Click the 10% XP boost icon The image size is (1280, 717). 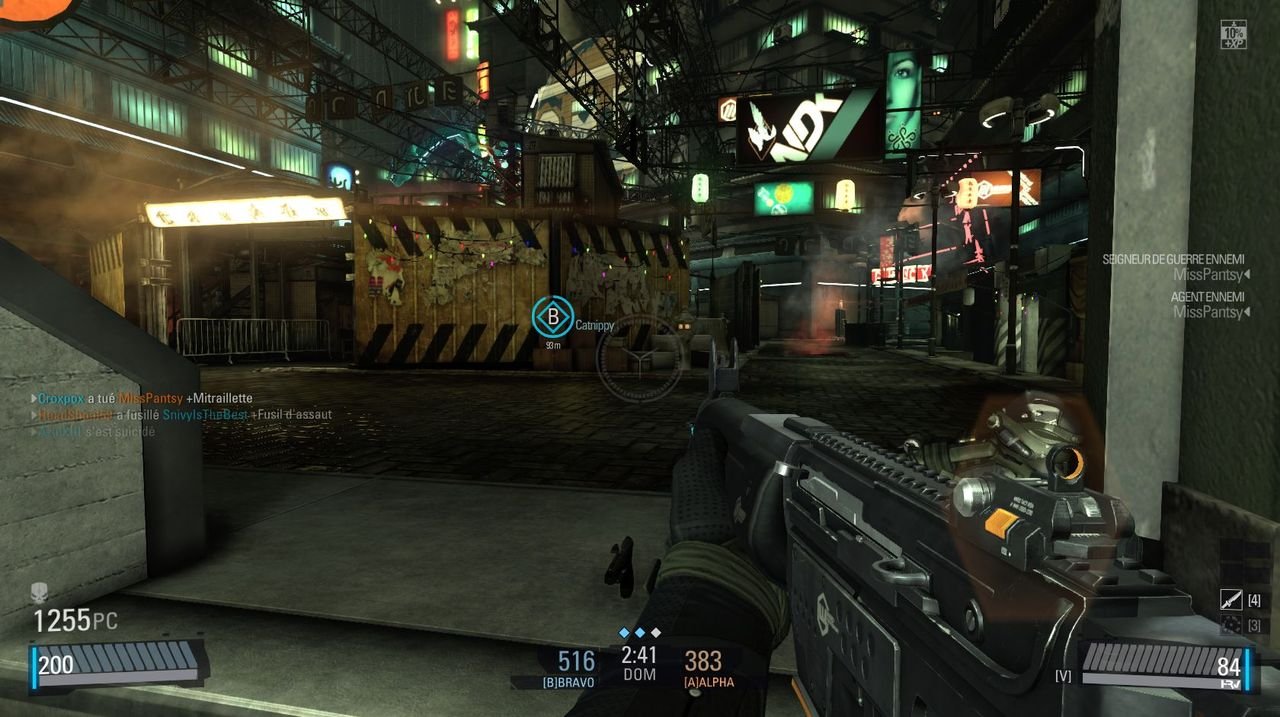(1232, 34)
